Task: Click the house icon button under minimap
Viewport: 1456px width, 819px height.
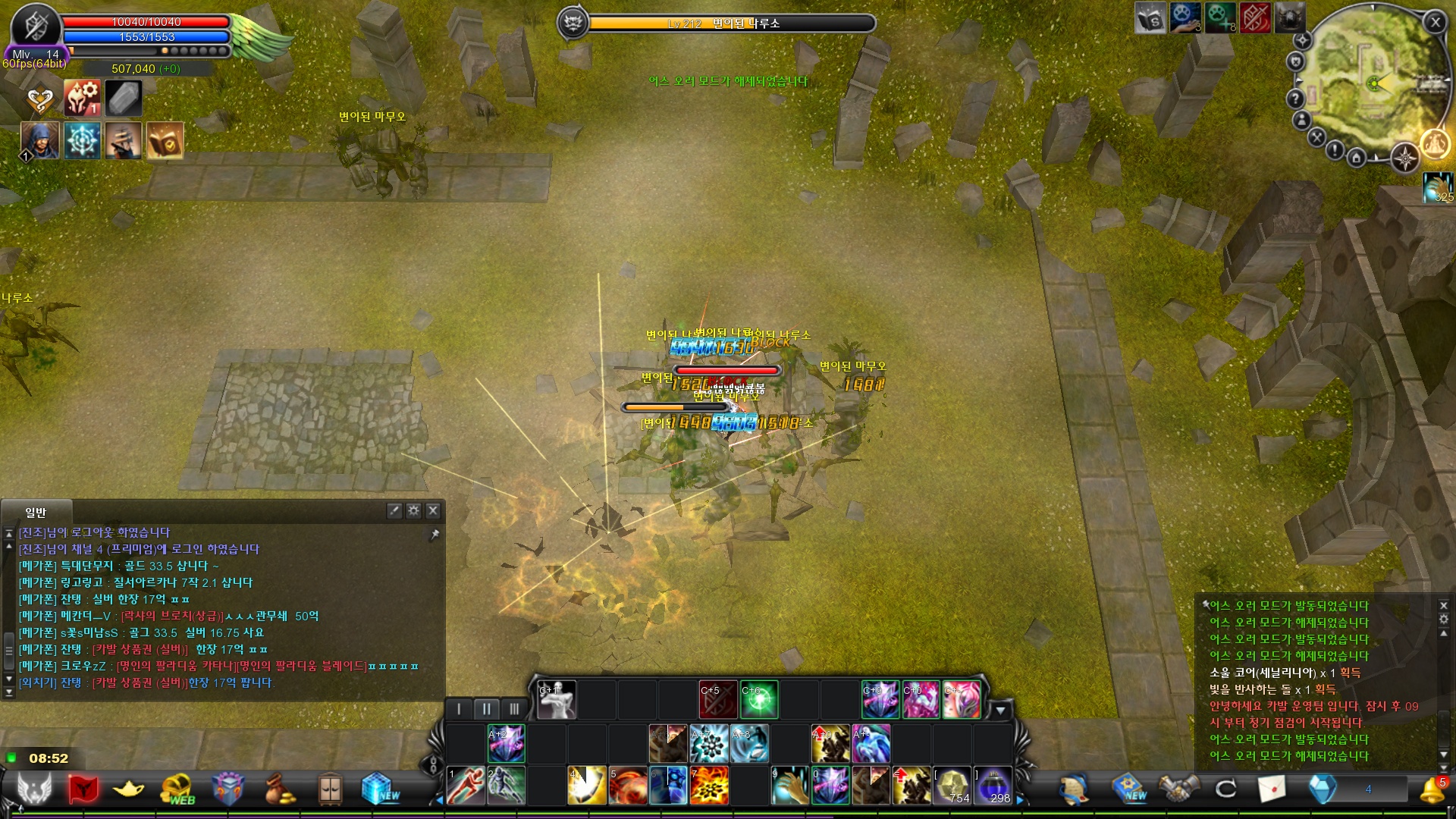Action: 1357,158
